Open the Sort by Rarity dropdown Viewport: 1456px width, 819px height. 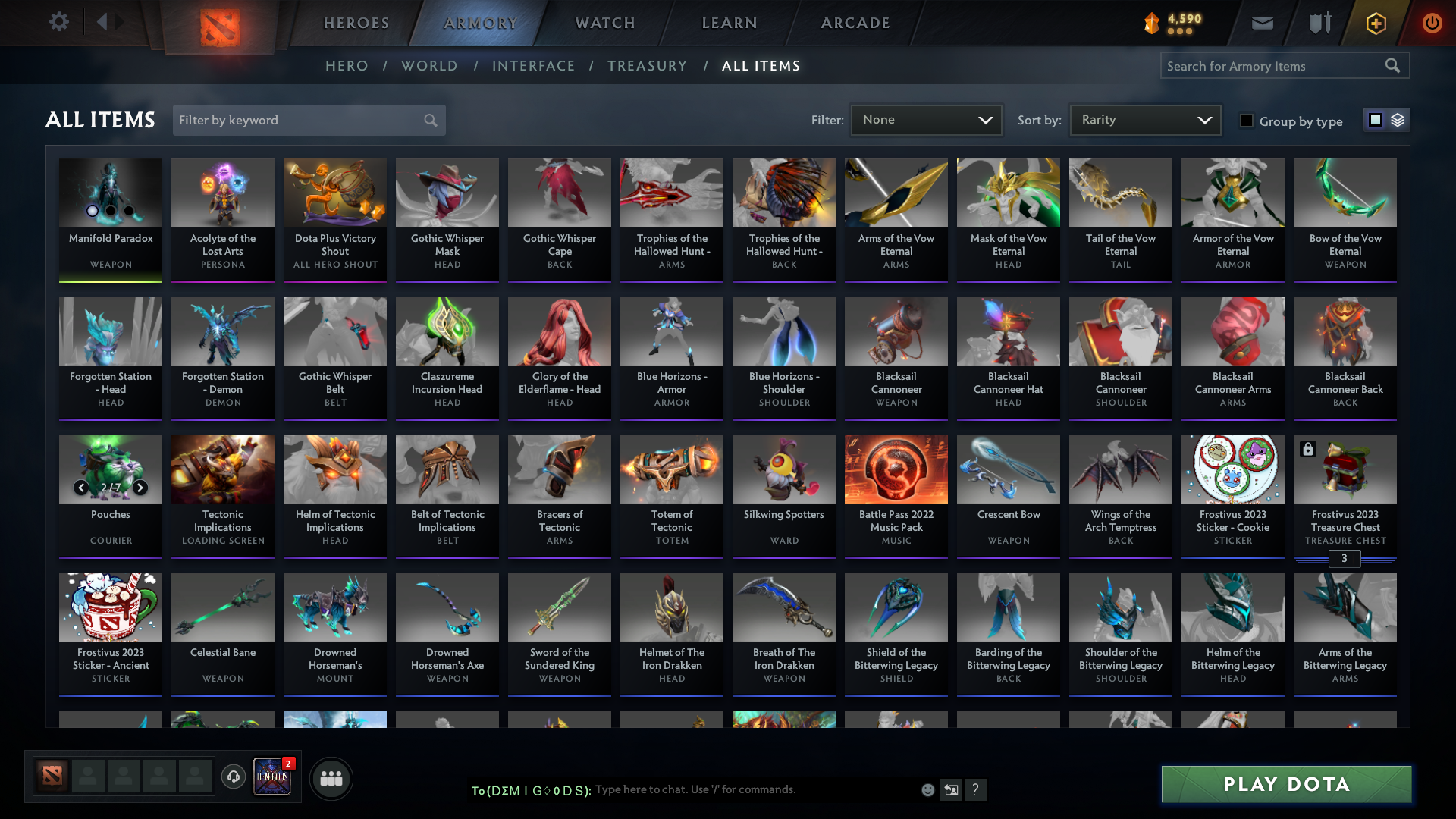(x=1144, y=119)
